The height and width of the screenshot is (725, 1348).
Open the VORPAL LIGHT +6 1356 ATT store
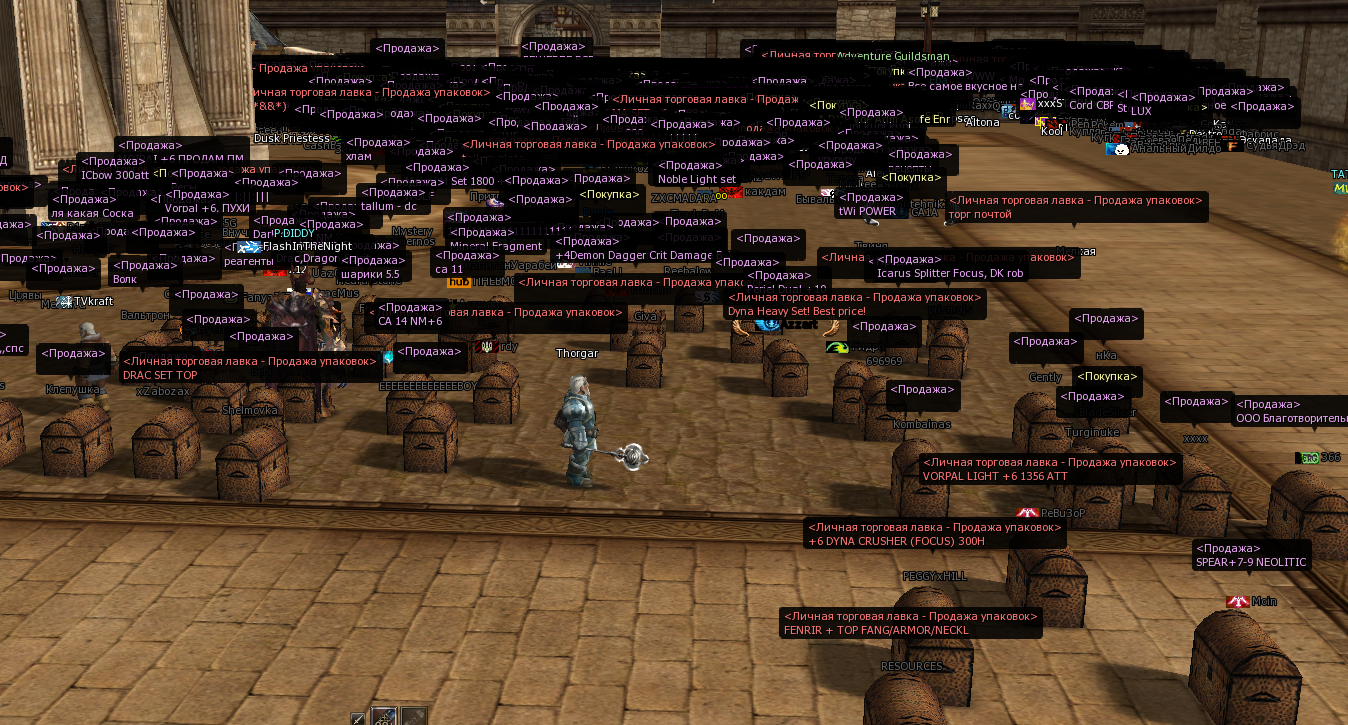(995, 477)
